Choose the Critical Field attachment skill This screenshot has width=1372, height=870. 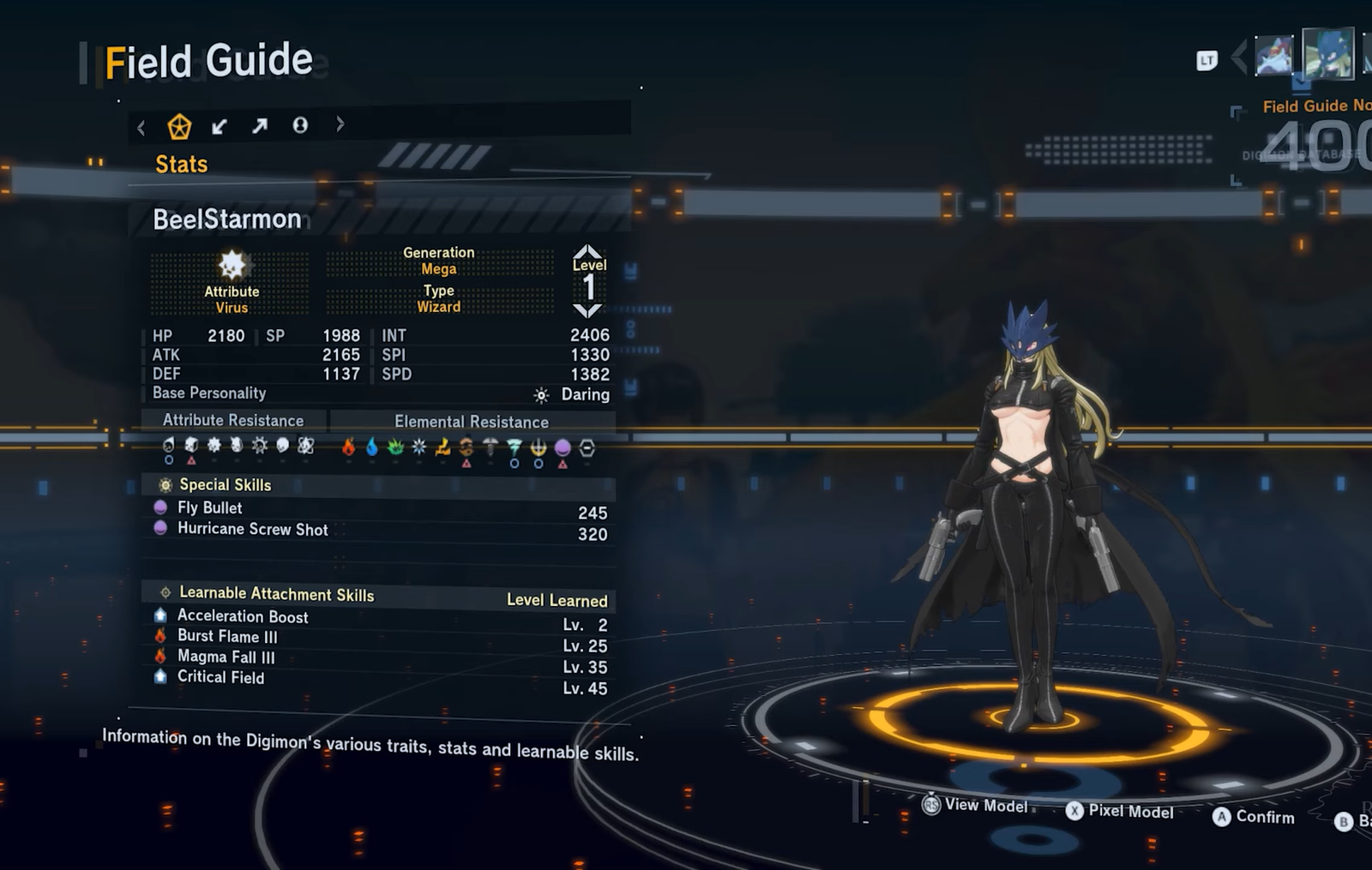[x=220, y=677]
